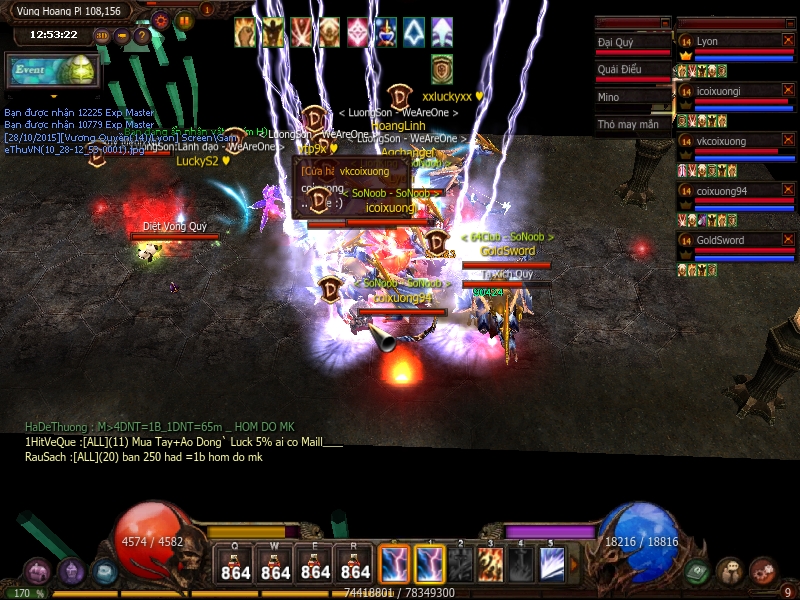Toggle the 3D camera button
Viewport: 800px width, 600px height.
[x=102, y=35]
